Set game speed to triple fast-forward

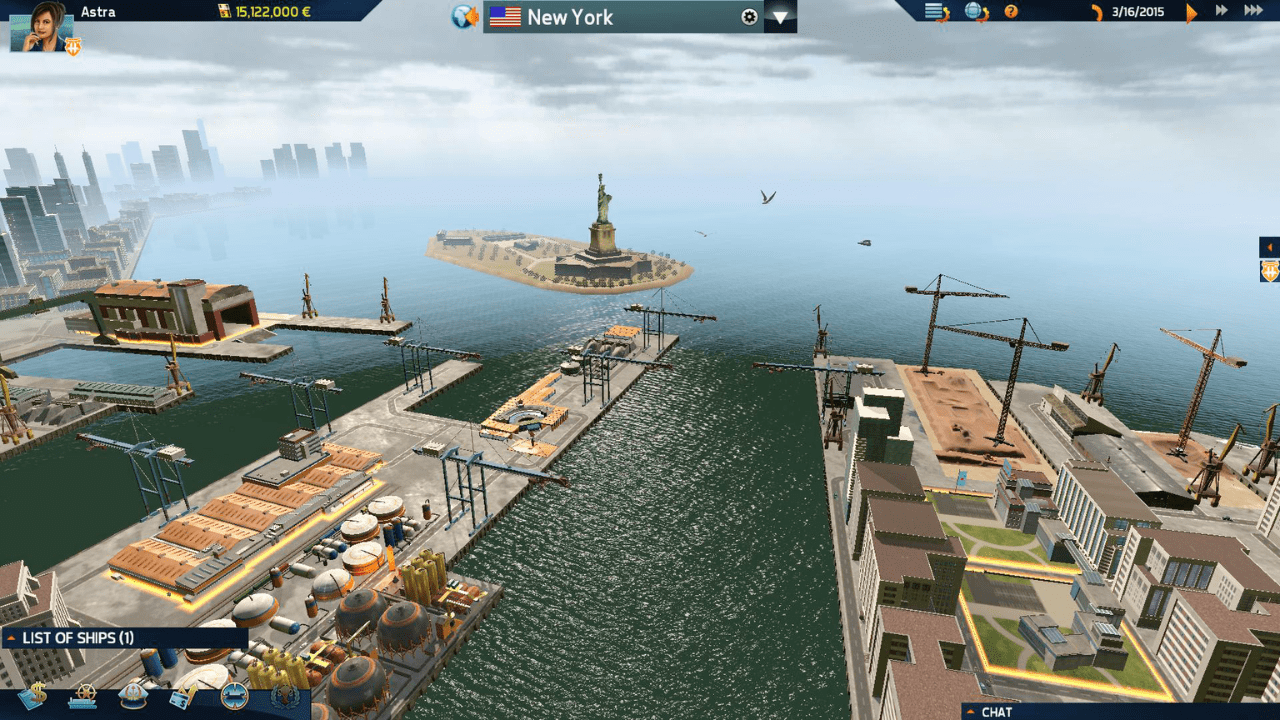click(1253, 11)
